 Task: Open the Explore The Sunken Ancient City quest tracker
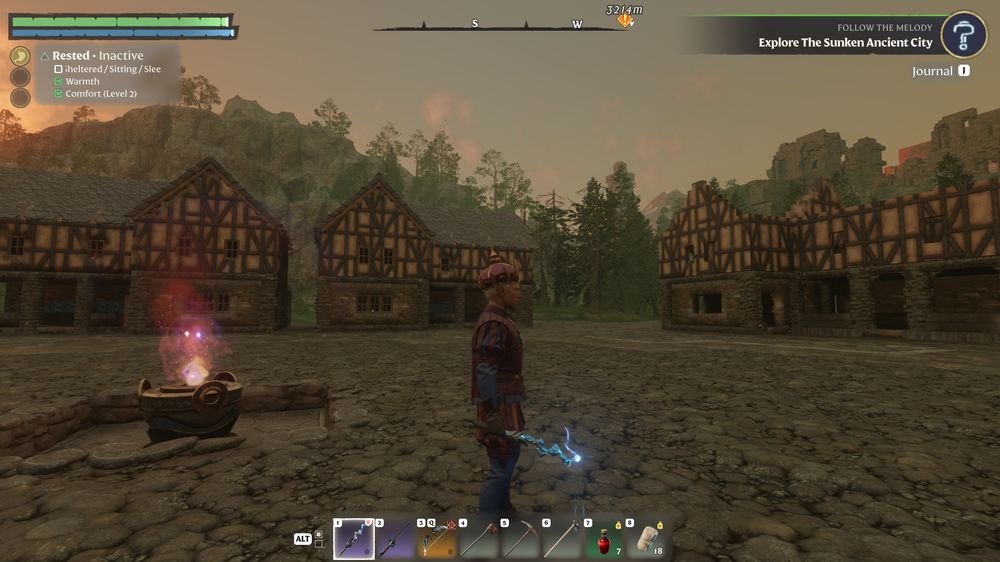tap(845, 42)
